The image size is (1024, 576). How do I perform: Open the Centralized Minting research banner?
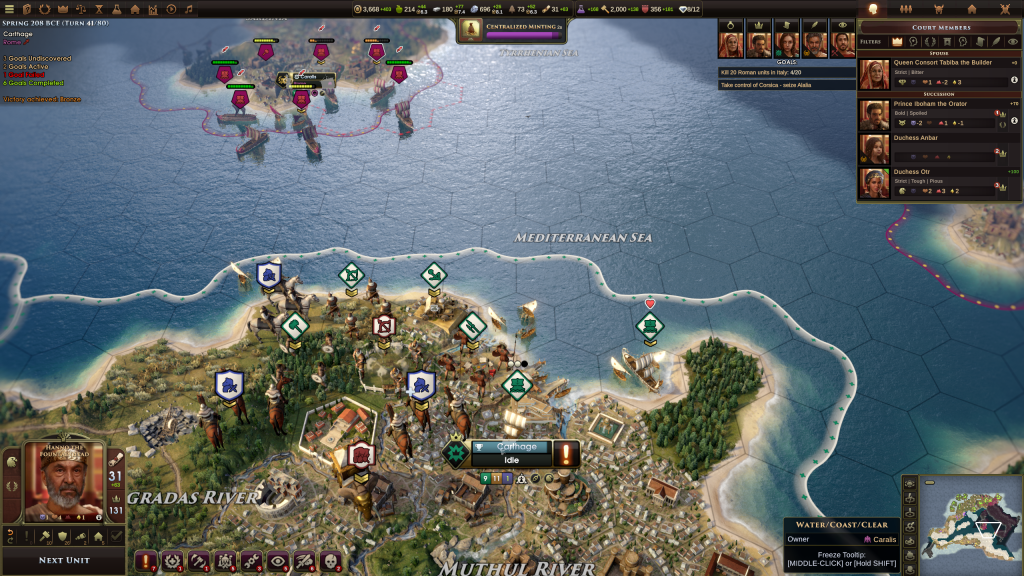point(512,31)
